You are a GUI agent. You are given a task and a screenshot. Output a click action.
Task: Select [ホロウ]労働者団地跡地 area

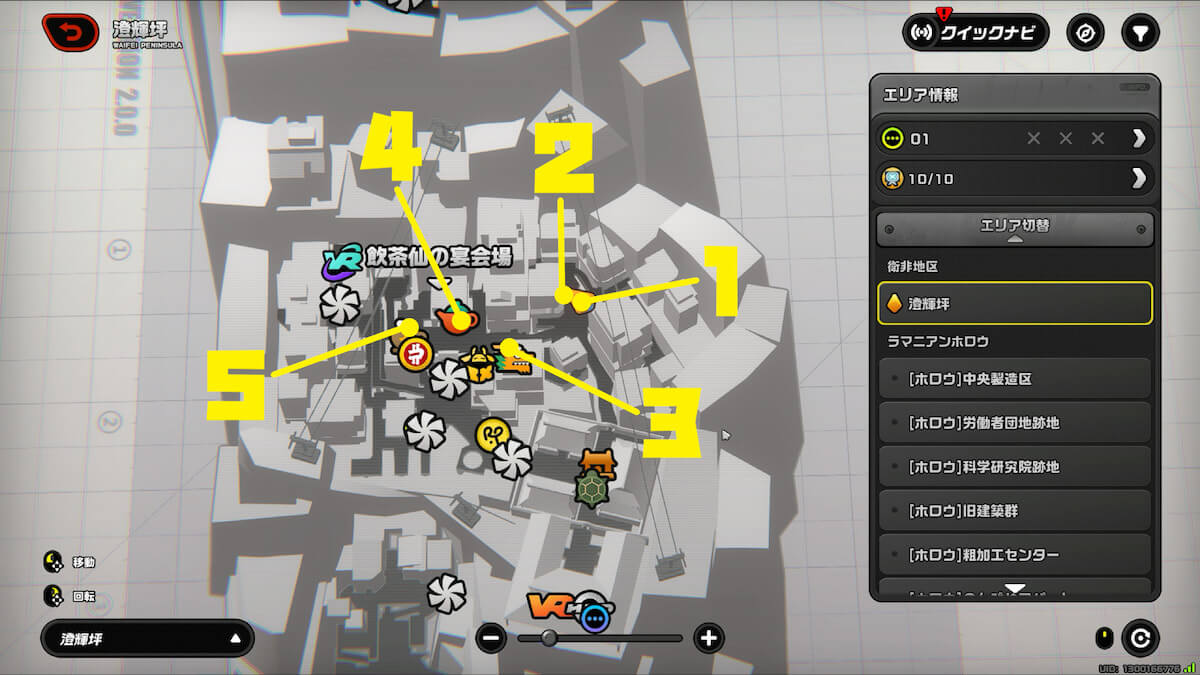pyautogui.click(x=1014, y=423)
